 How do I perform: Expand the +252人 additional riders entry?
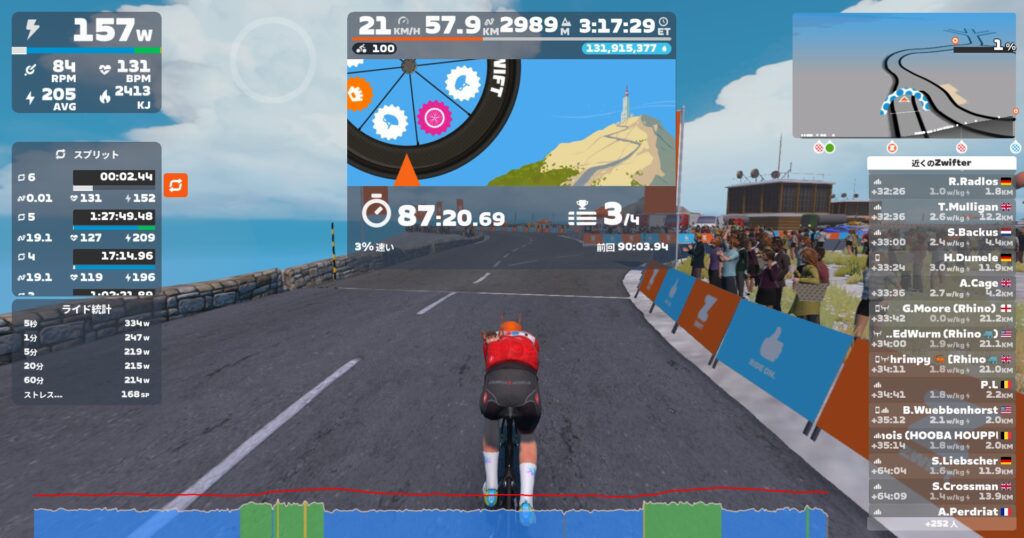pos(941,524)
